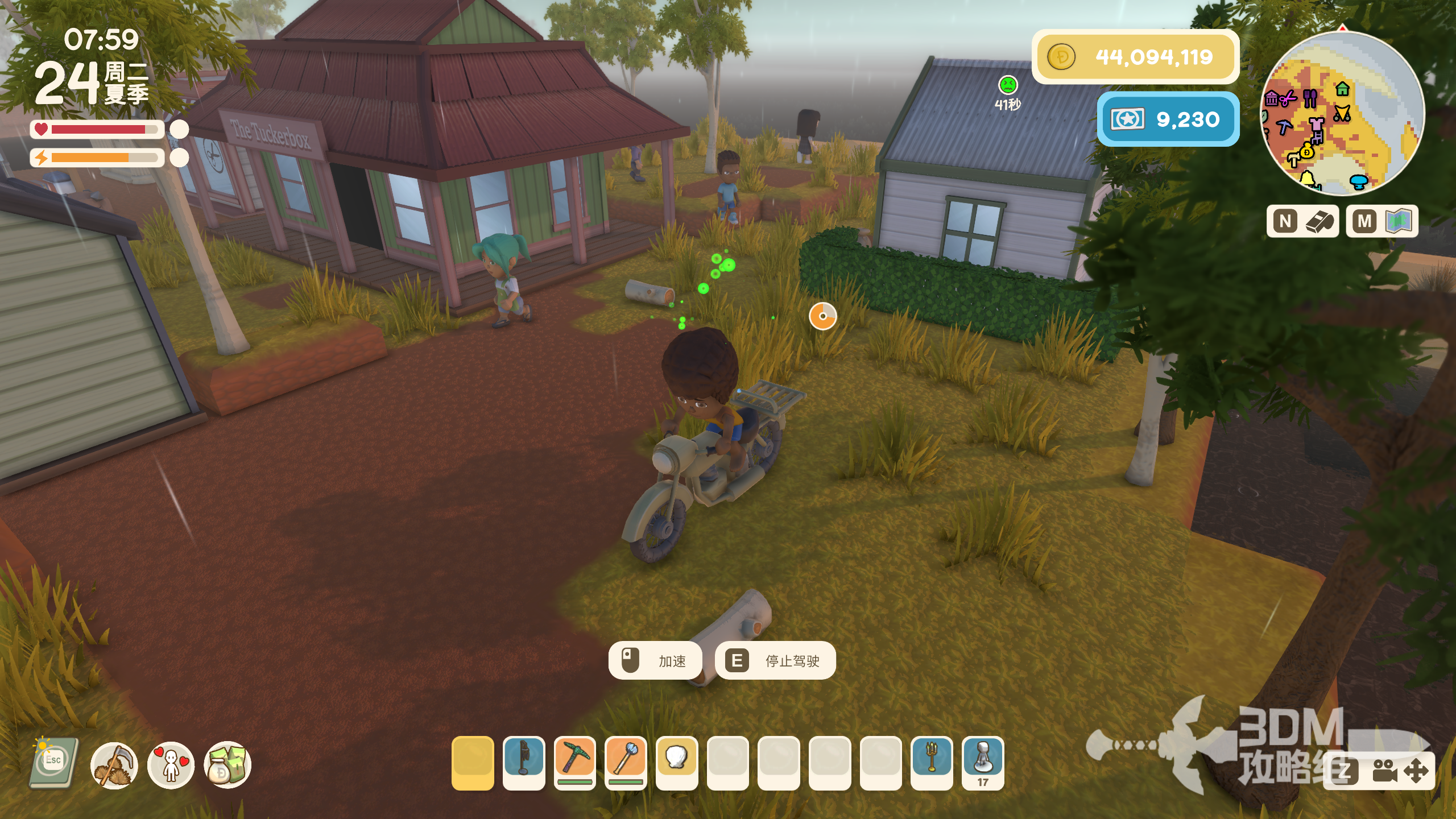Open the money bag and seeds icon
The height and width of the screenshot is (819, 1456).
click(x=227, y=765)
